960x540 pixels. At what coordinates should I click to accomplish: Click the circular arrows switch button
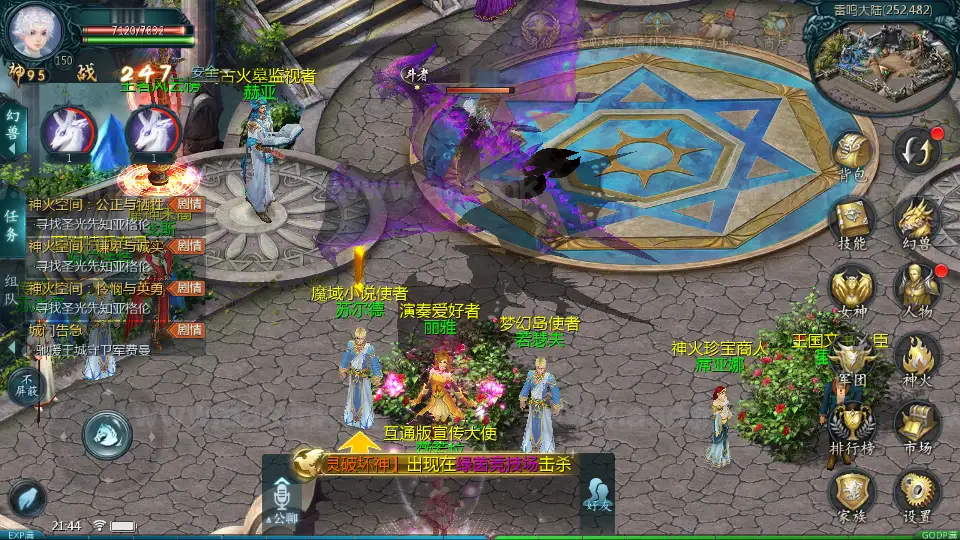[x=916, y=150]
